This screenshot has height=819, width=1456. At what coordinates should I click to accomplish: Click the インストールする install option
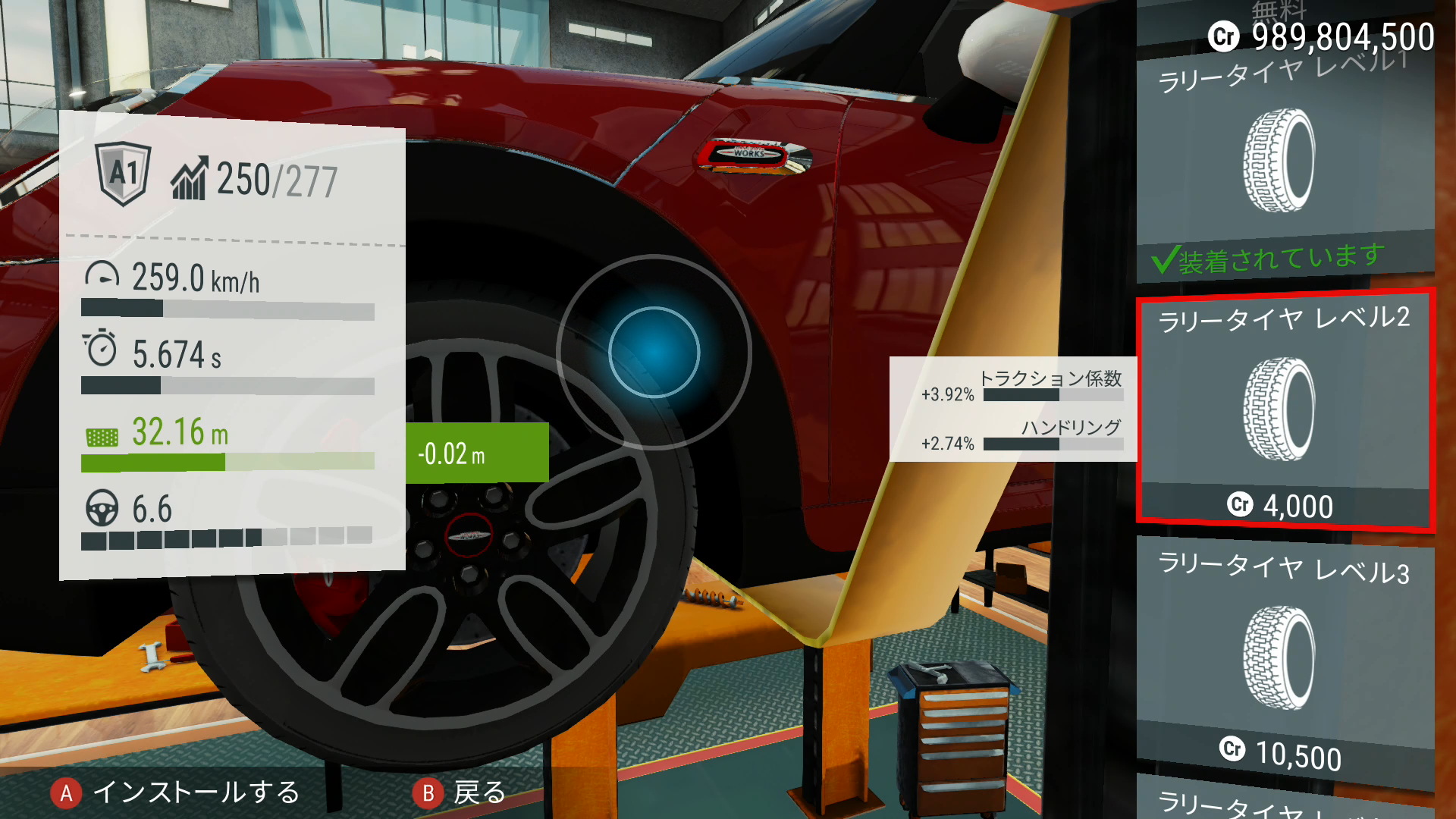pyautogui.click(x=176, y=792)
